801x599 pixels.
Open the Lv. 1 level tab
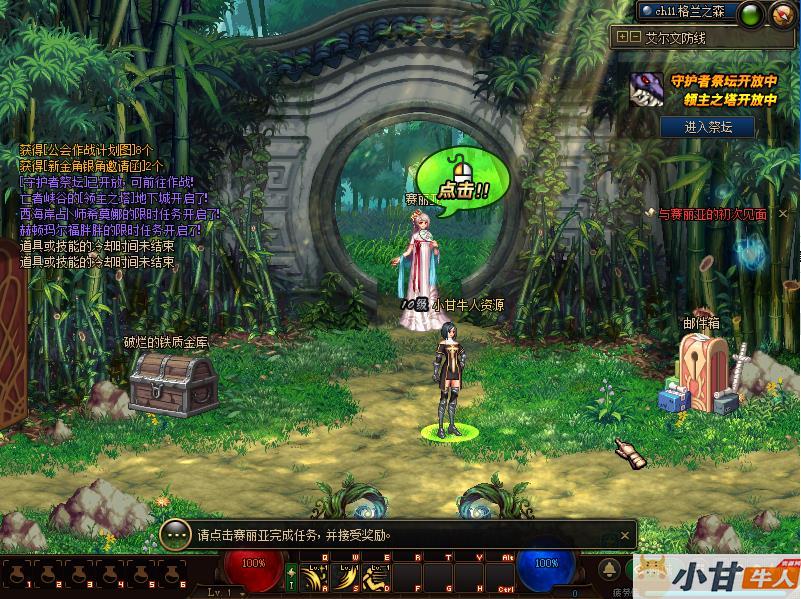point(222,592)
